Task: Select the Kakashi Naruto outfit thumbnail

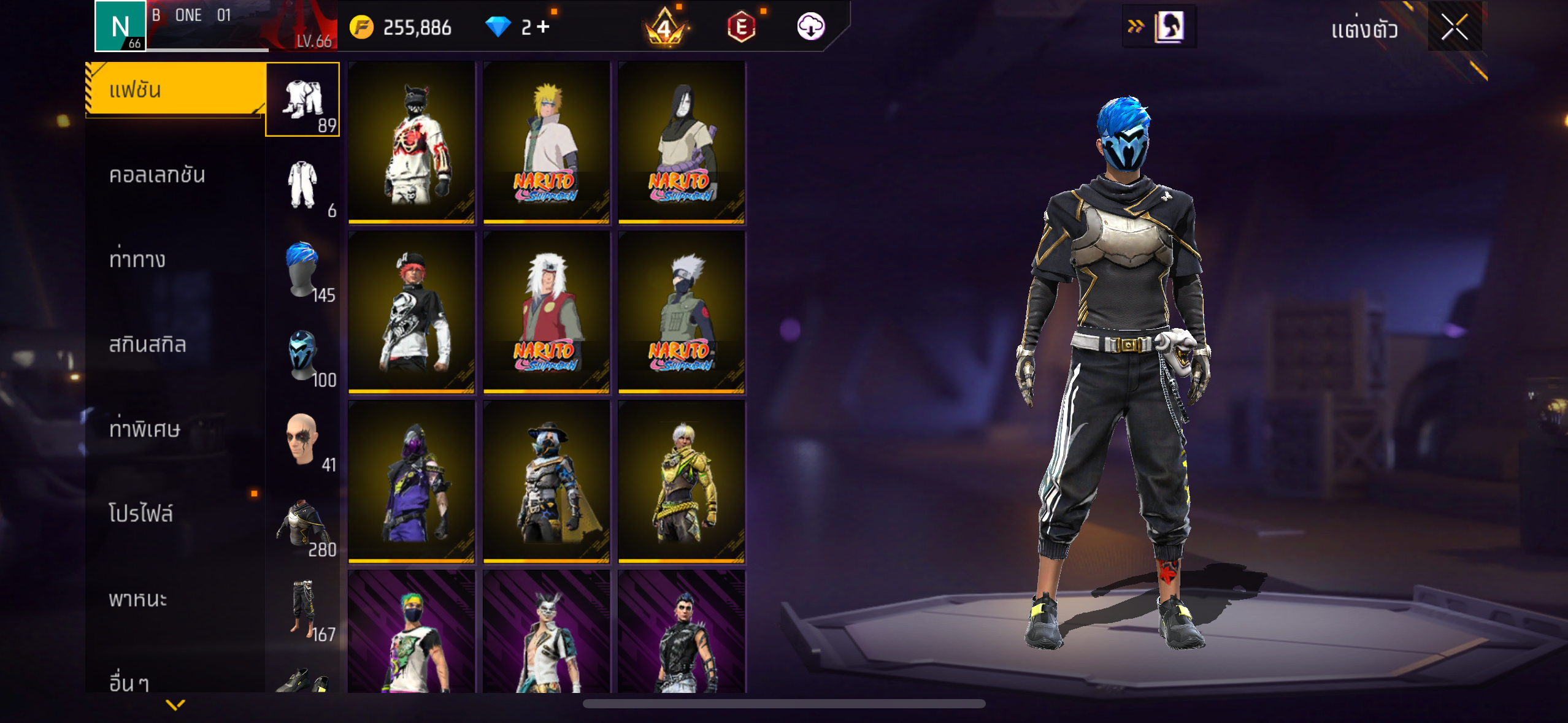Action: pyautogui.click(x=682, y=312)
